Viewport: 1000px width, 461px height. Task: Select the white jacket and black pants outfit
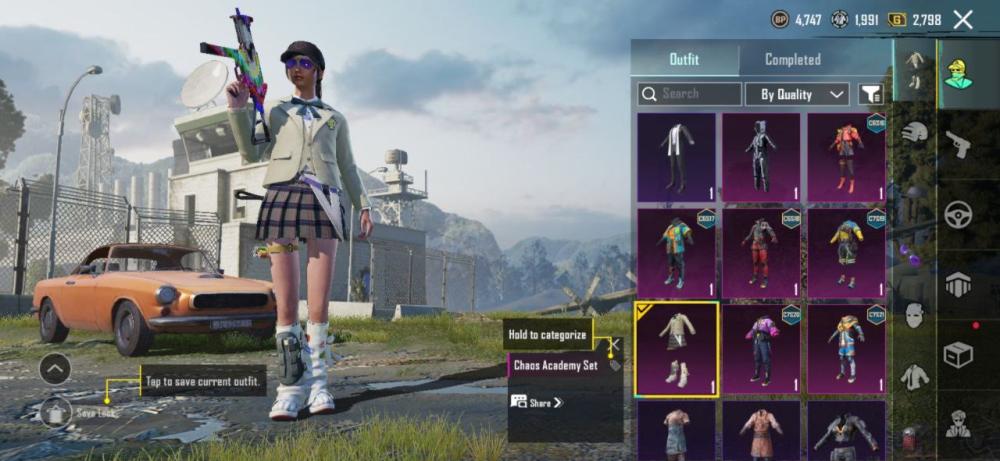click(677, 157)
